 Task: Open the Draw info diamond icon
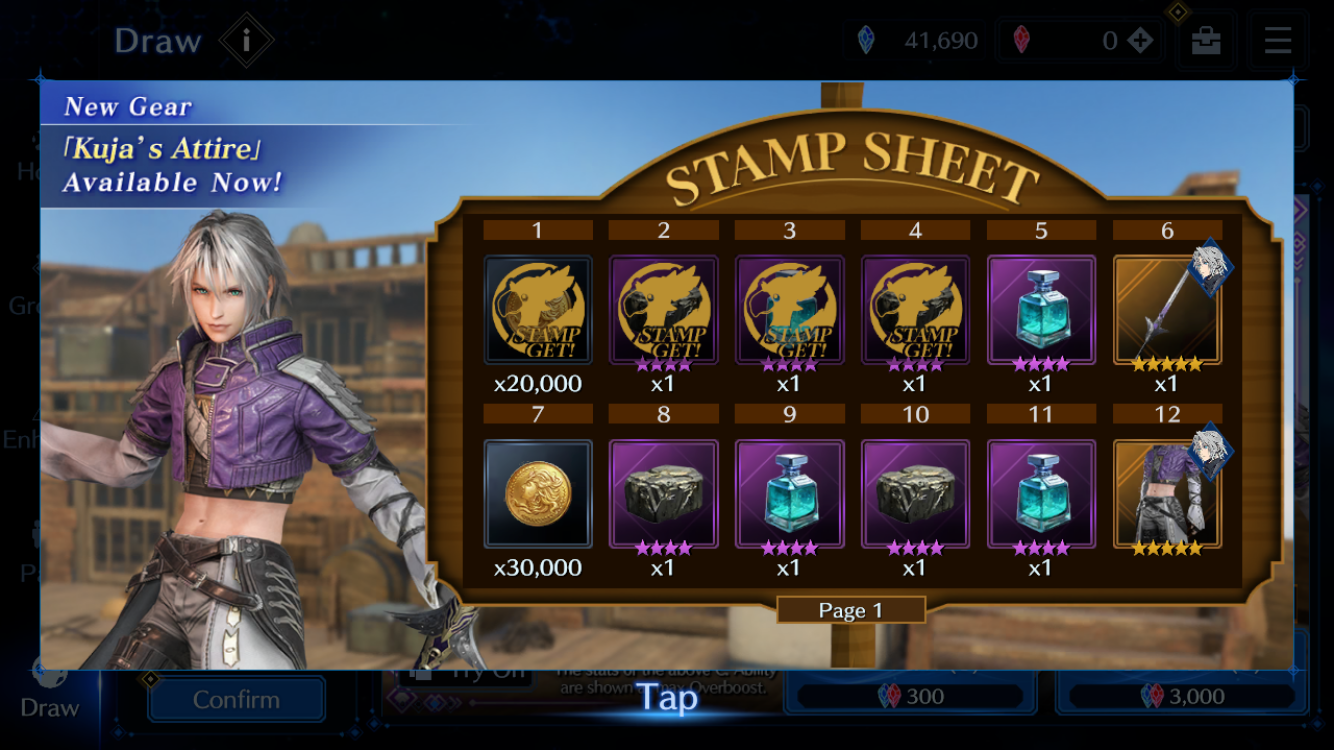point(247,41)
